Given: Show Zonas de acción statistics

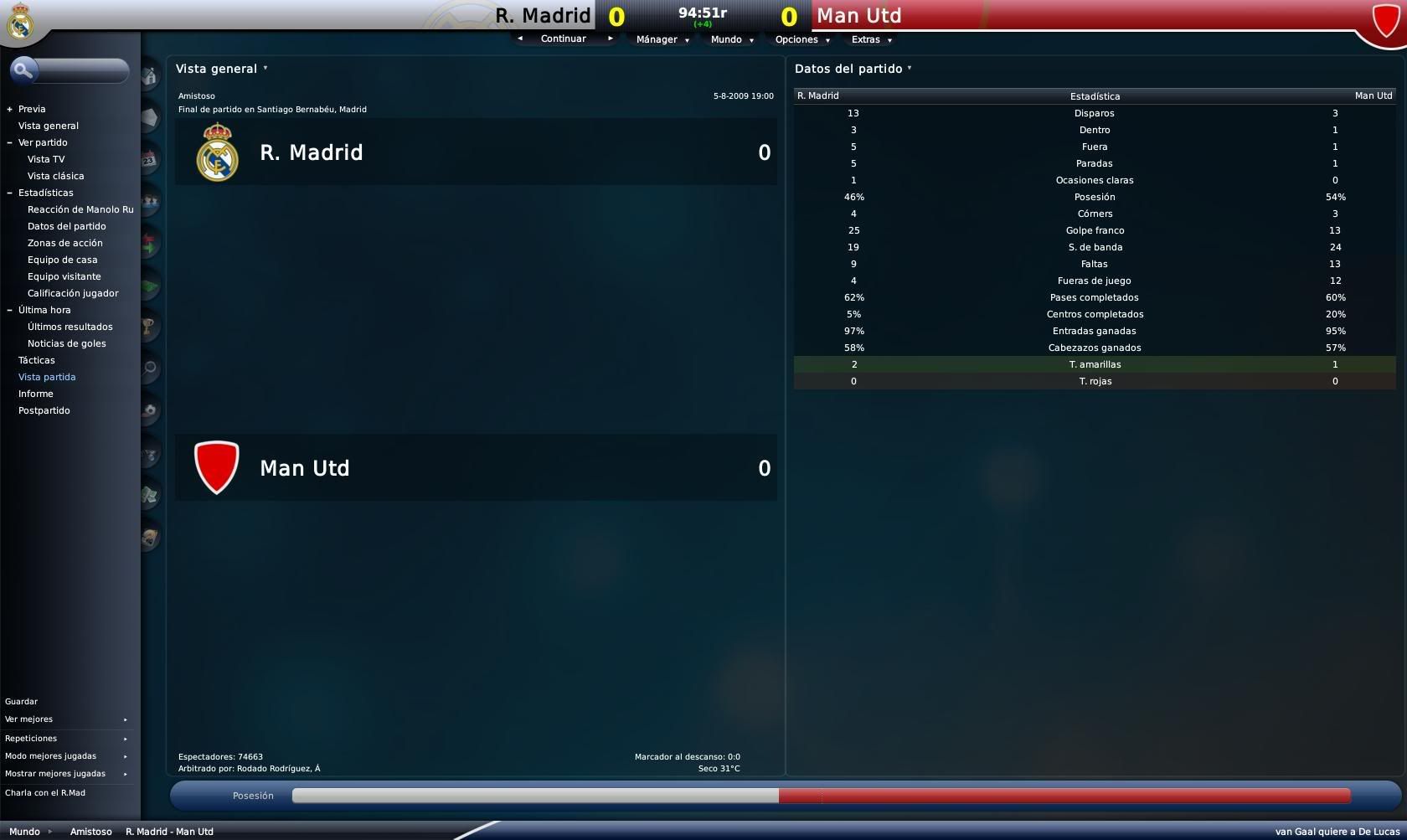Looking at the screenshot, I should (x=65, y=243).
